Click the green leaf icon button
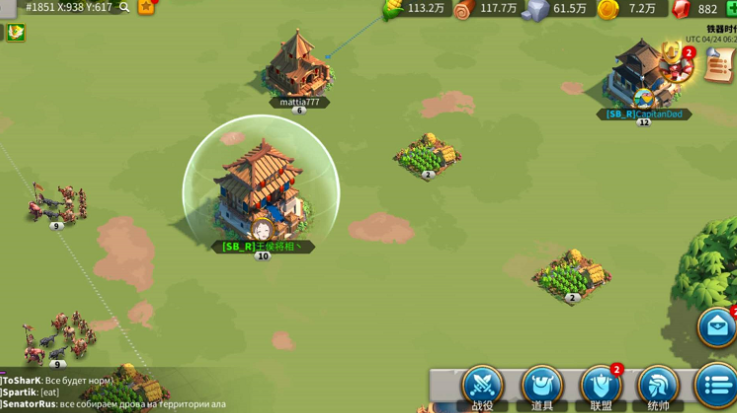This screenshot has width=737, height=413. coord(16,32)
